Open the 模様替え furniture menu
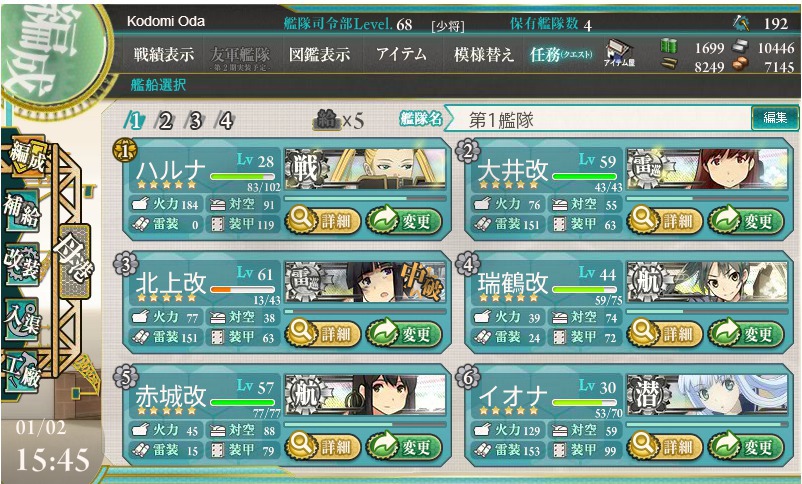 pos(483,56)
